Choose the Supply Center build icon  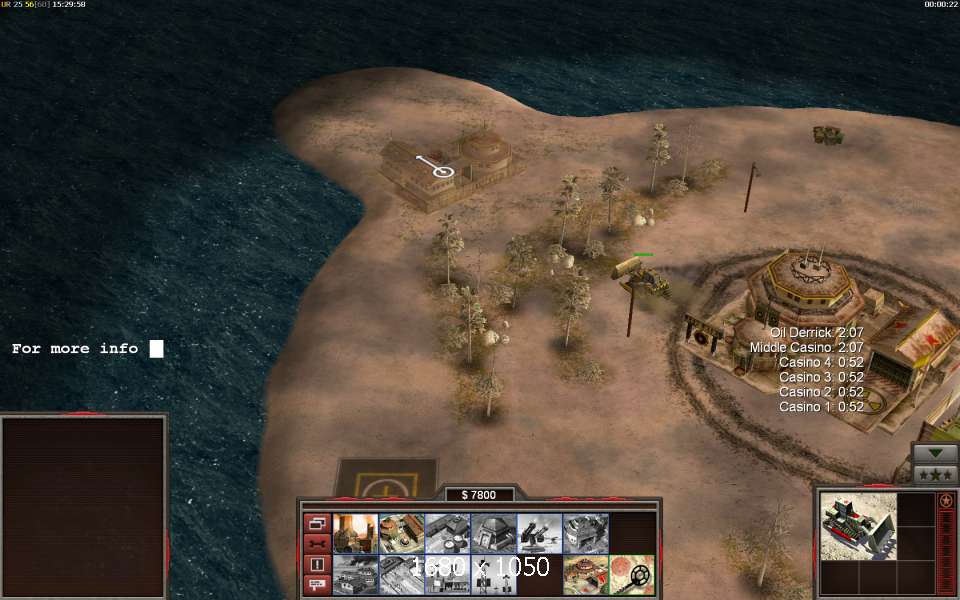(447, 533)
